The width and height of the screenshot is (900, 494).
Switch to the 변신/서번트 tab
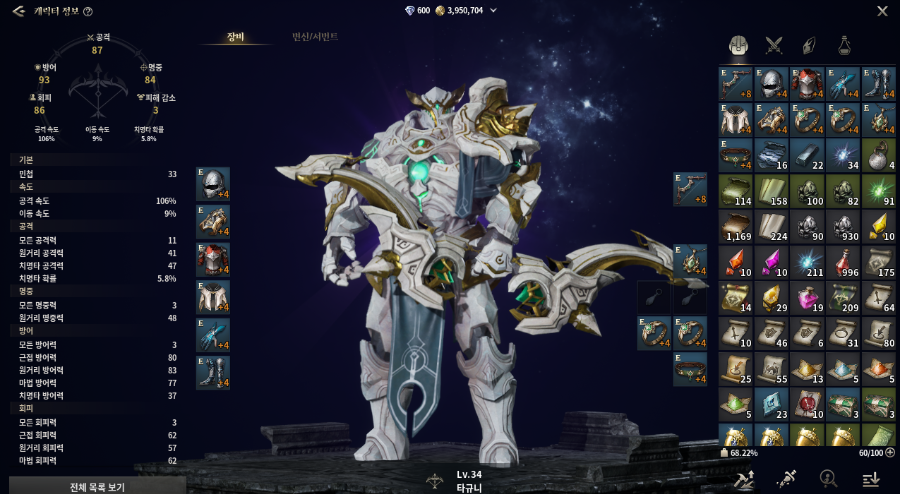pos(315,37)
